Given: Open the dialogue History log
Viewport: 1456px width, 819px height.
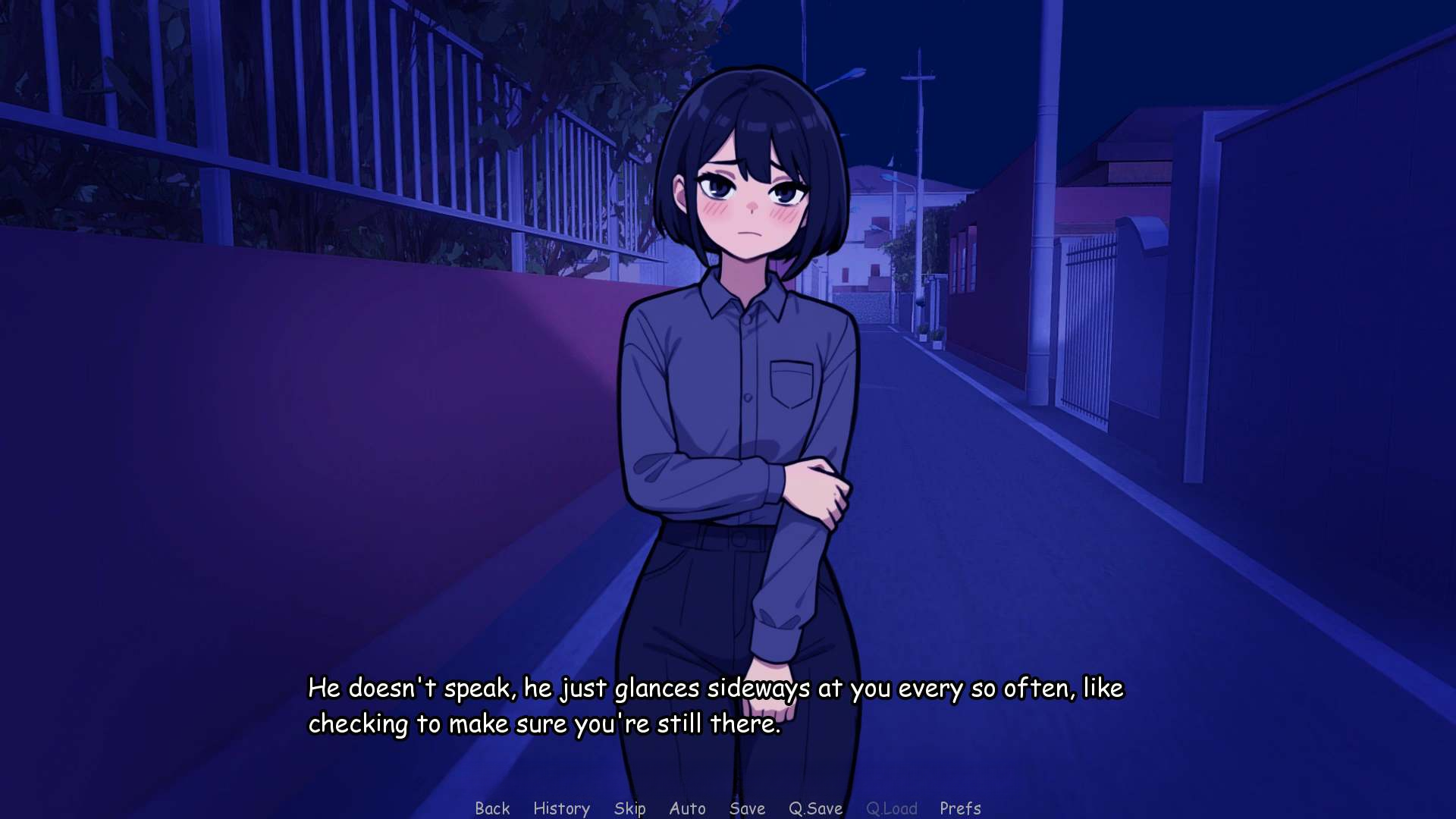Looking at the screenshot, I should (561, 808).
